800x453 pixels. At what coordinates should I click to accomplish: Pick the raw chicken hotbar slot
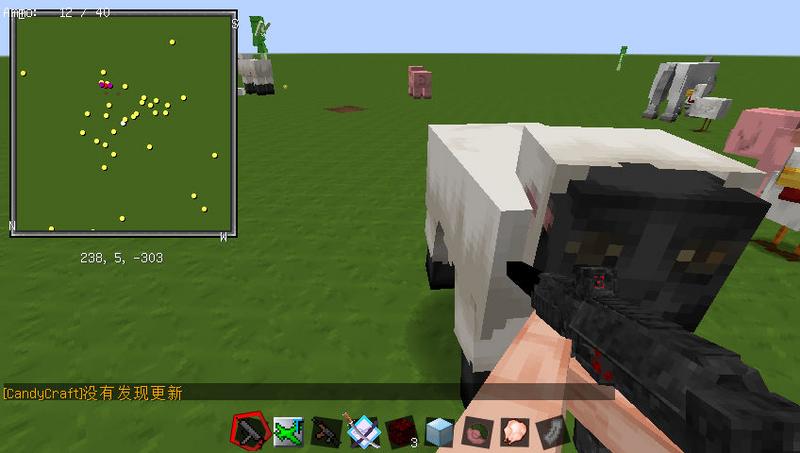pos(514,431)
